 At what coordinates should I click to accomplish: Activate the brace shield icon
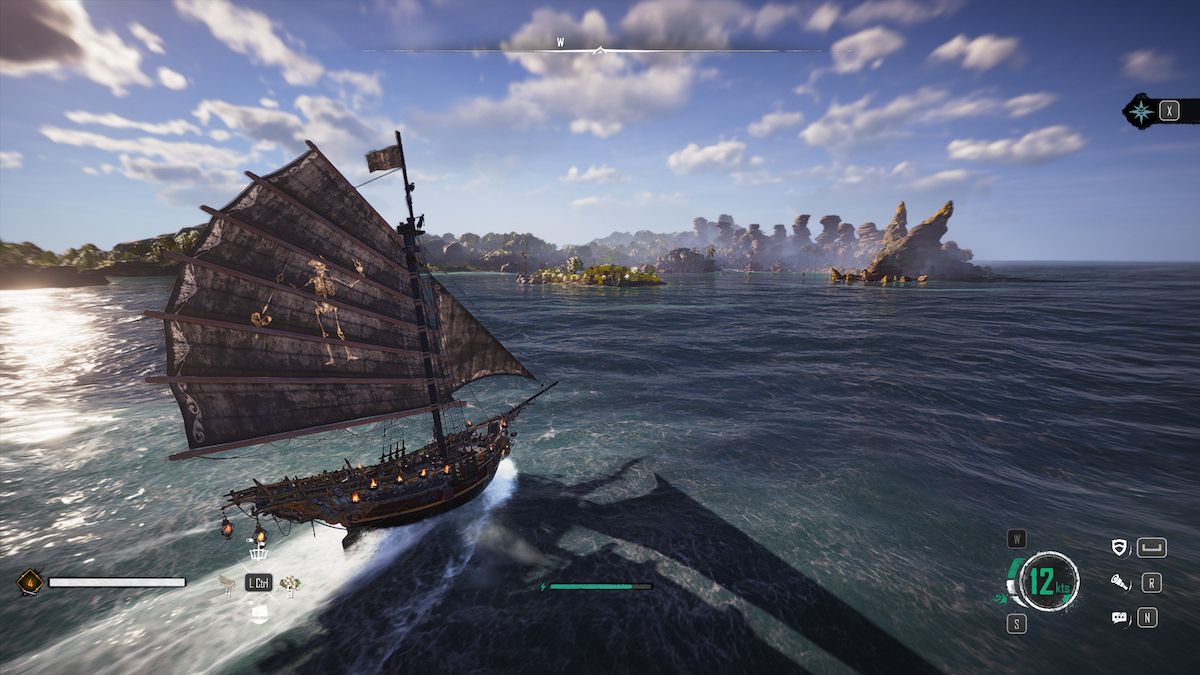pyautogui.click(x=1120, y=547)
